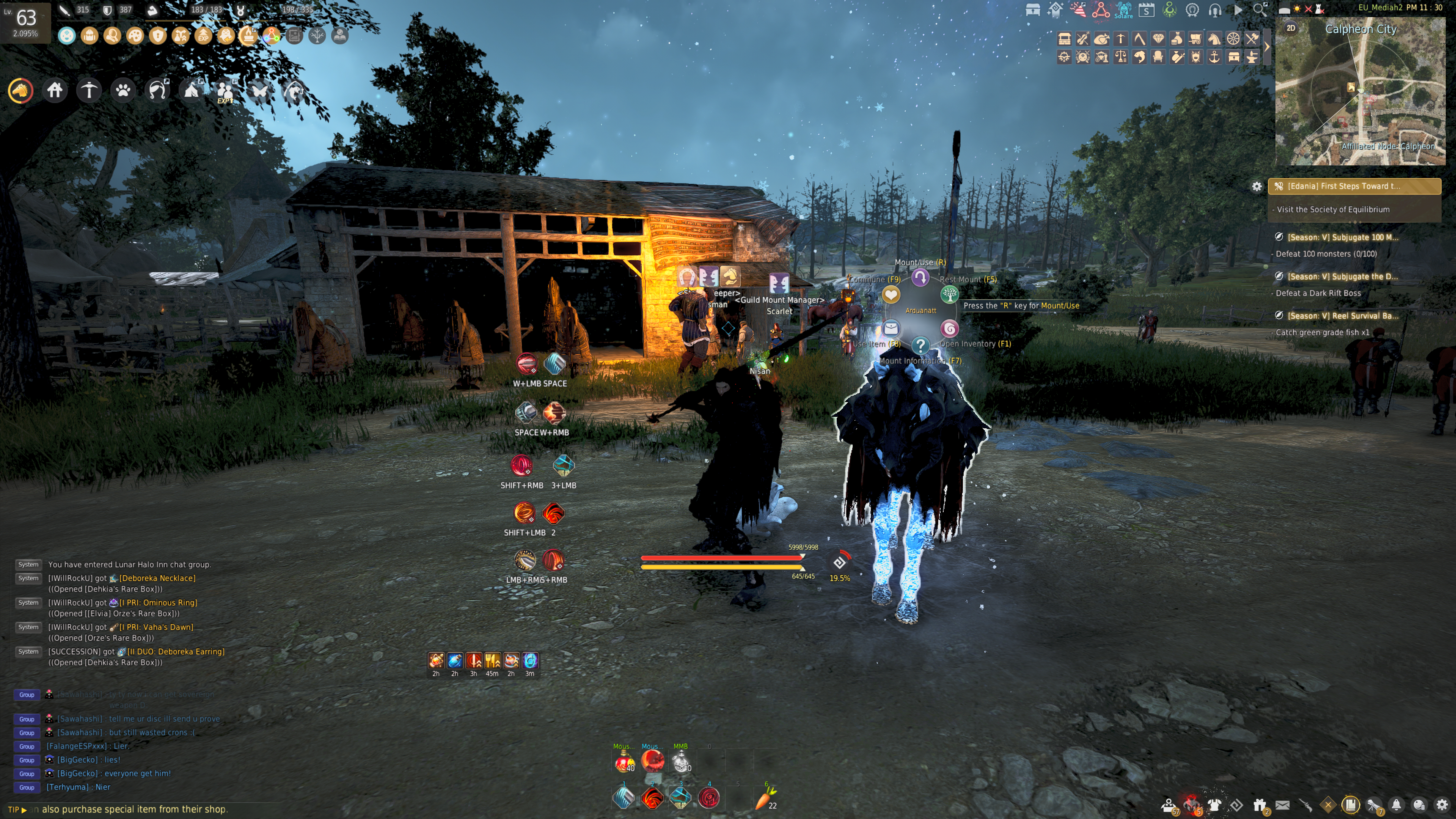Click the notification bell icon

click(x=1396, y=805)
